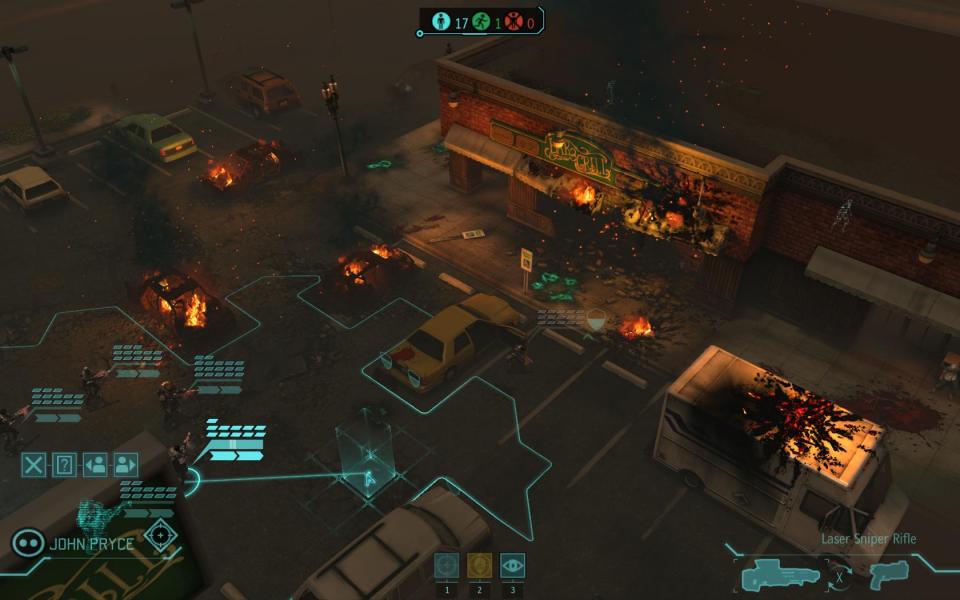Switch to the next soldier
The image size is (960, 600).
(x=125, y=464)
